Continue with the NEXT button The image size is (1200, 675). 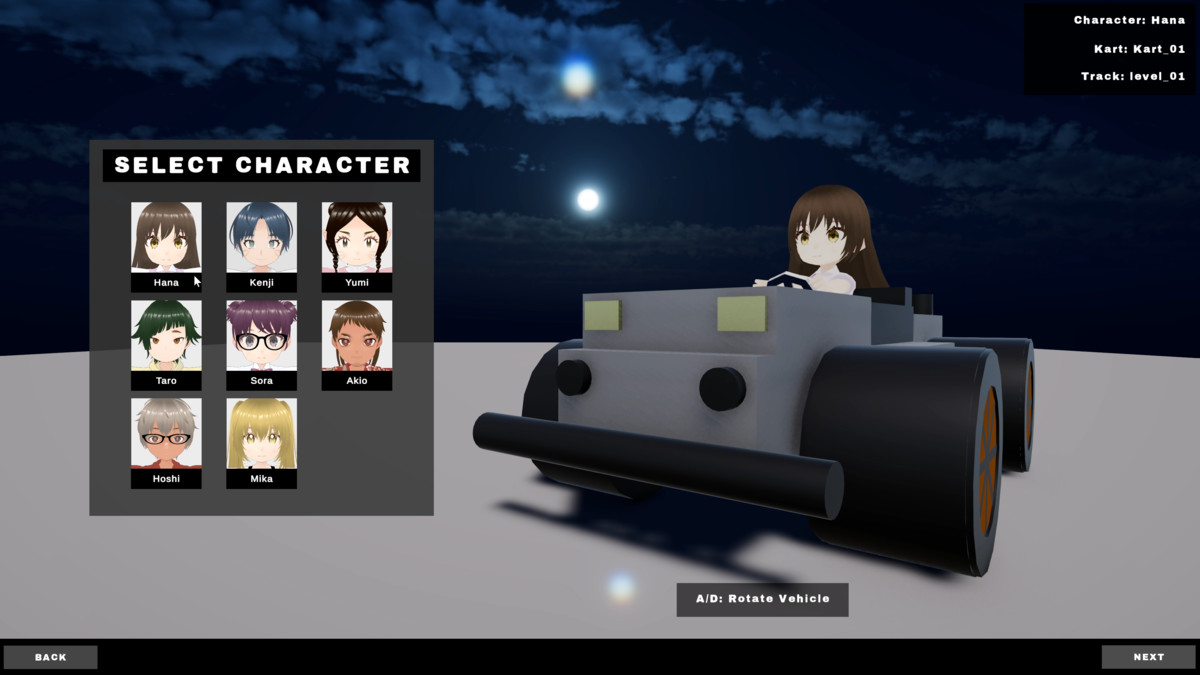1148,657
